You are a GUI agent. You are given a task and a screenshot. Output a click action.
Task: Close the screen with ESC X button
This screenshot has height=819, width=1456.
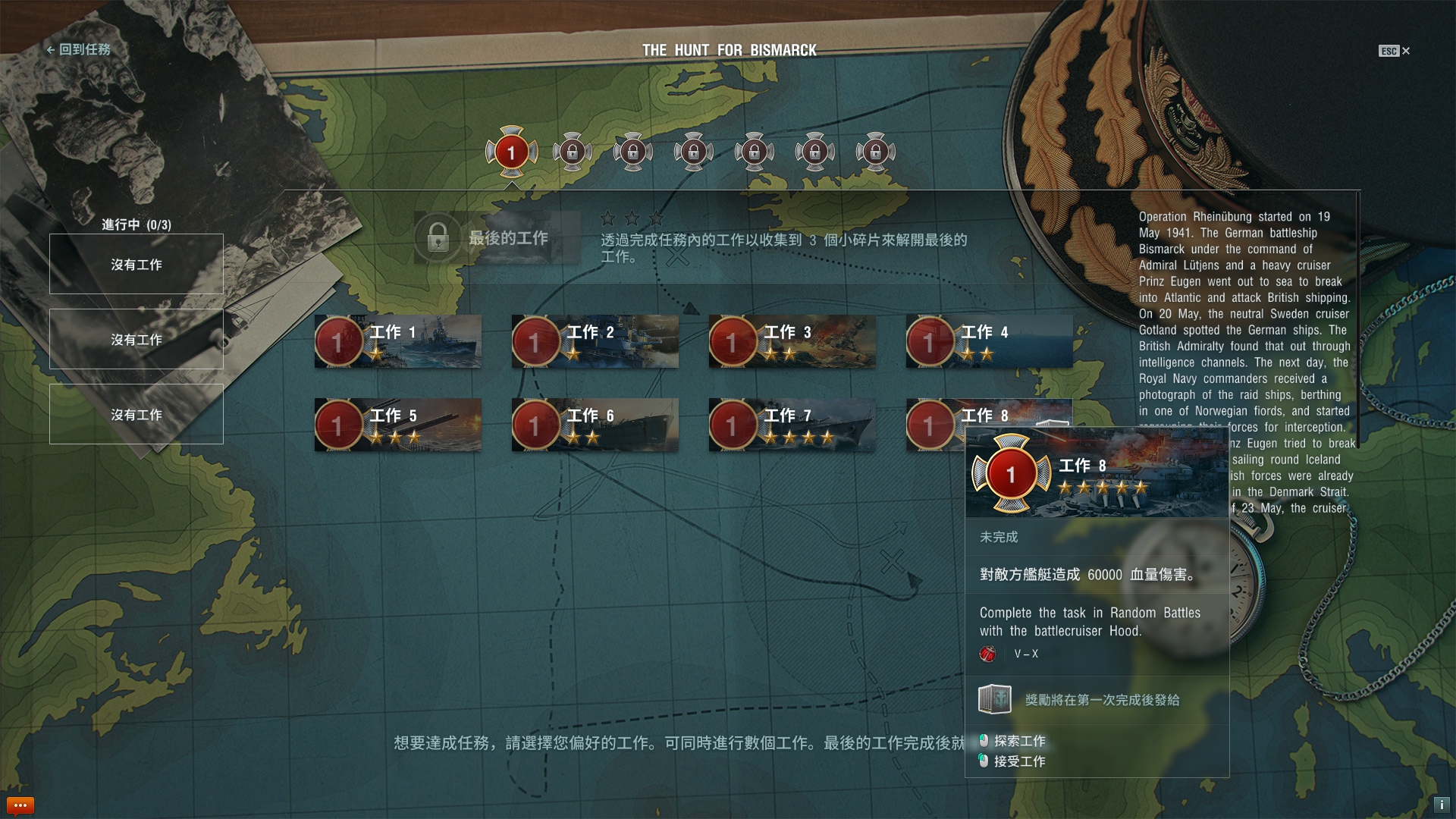tap(1395, 51)
